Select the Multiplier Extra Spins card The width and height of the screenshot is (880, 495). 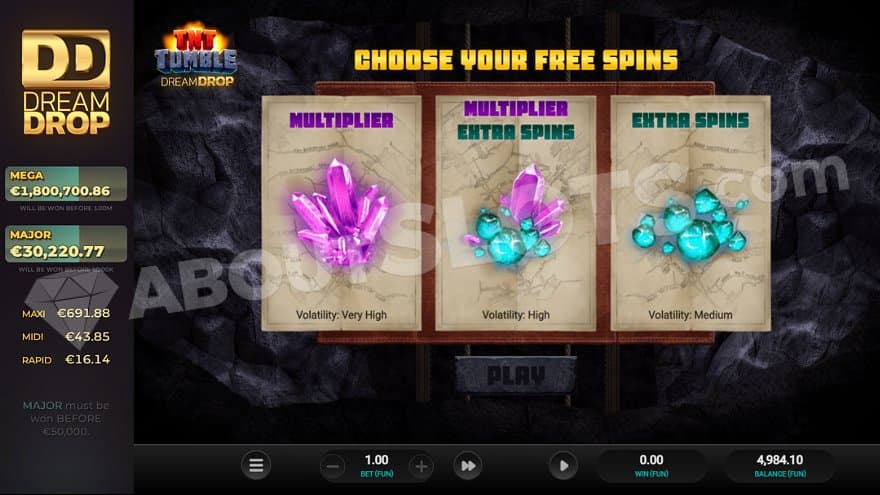516,213
